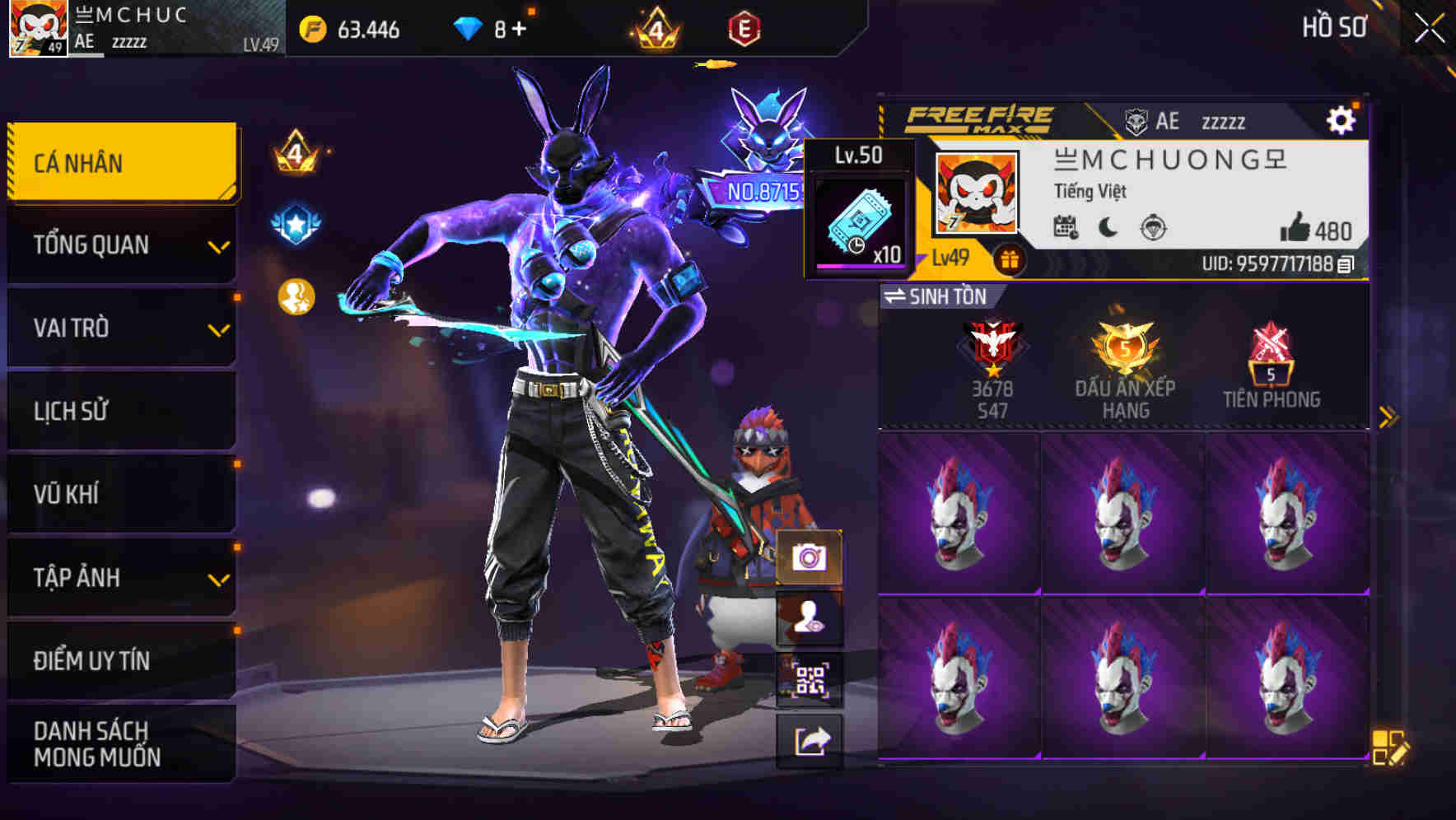Image resolution: width=1456 pixels, height=820 pixels.
Task: Open the QR code icon below the camera
Action: 810,677
